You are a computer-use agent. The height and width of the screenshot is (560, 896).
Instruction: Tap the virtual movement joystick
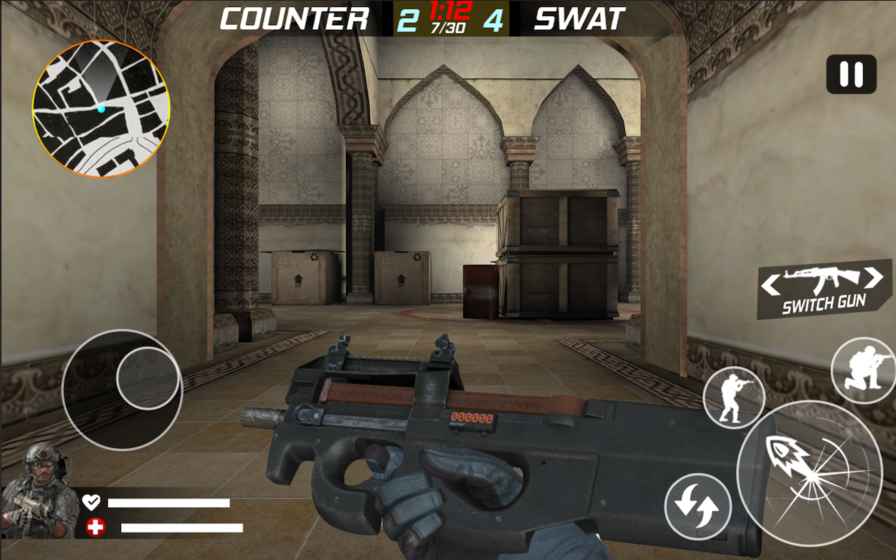(122, 389)
